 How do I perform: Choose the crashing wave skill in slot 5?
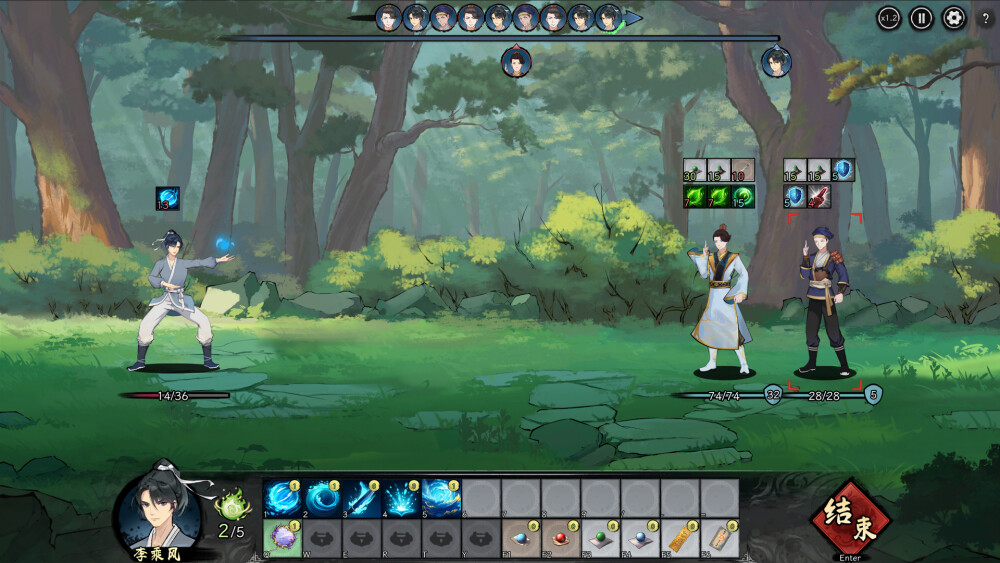[441, 498]
